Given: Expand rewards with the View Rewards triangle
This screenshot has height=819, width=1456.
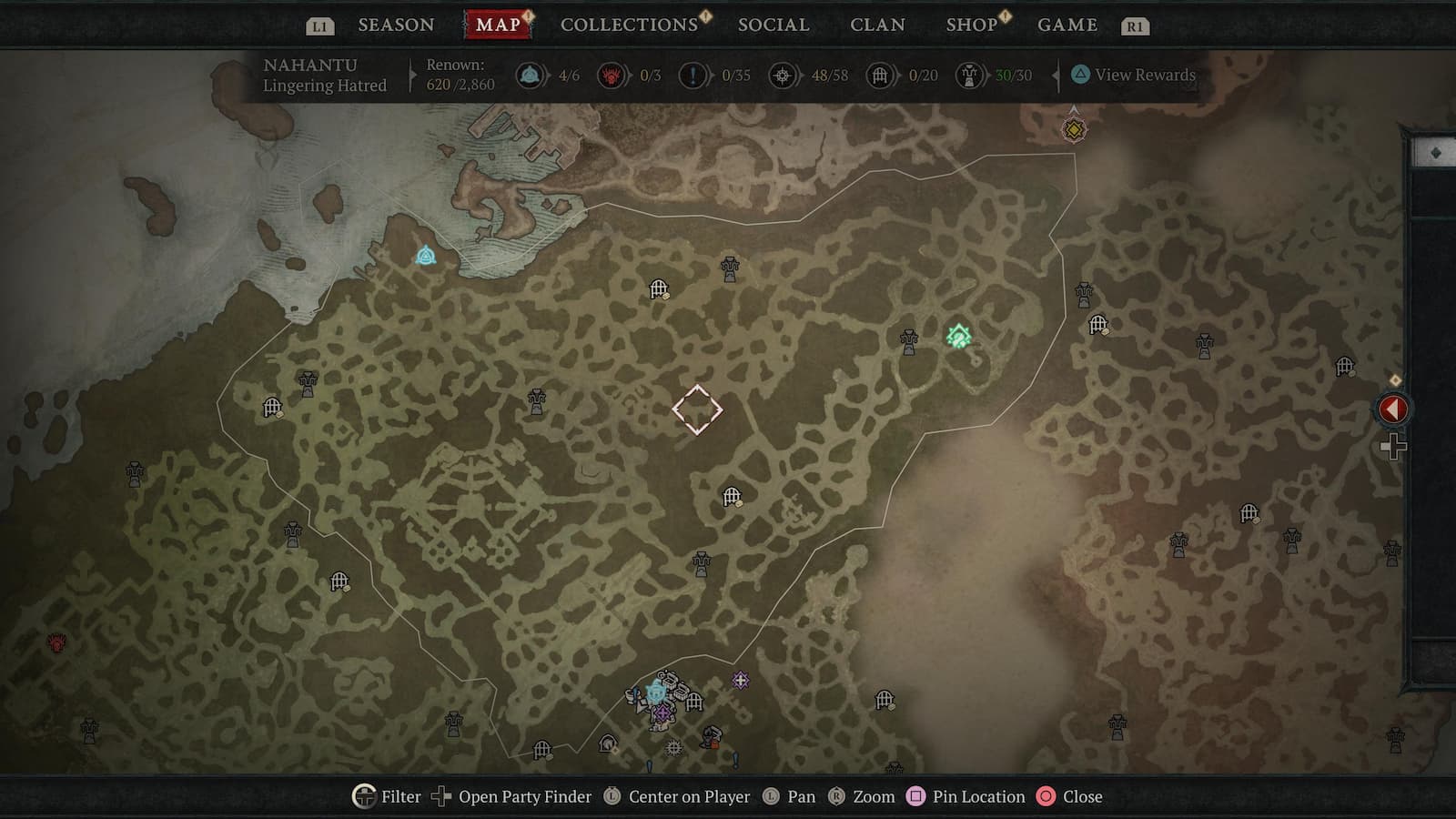Looking at the screenshot, I should point(1082,76).
